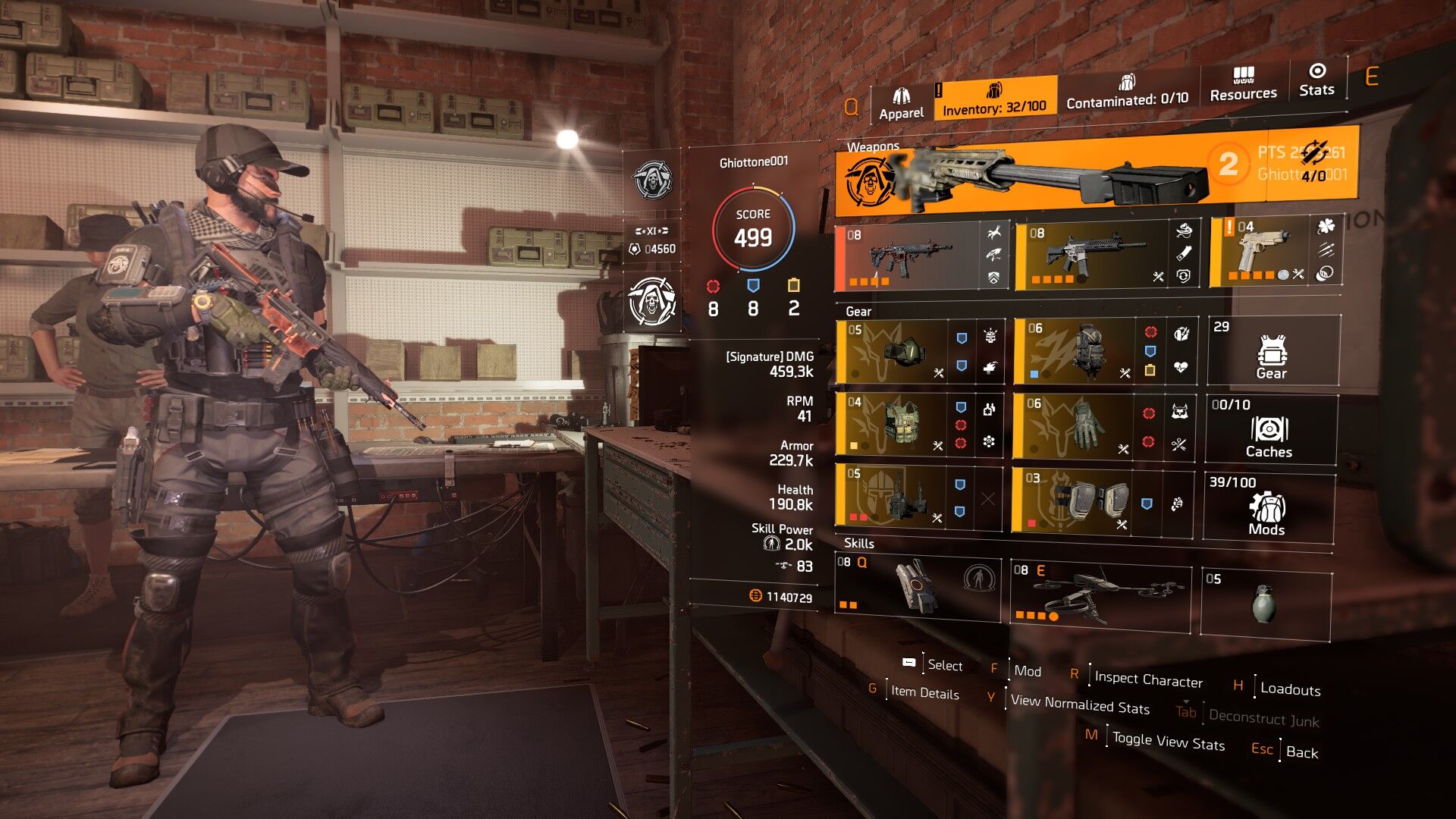Show the Stats tab
The image size is (1456, 819).
[1316, 80]
